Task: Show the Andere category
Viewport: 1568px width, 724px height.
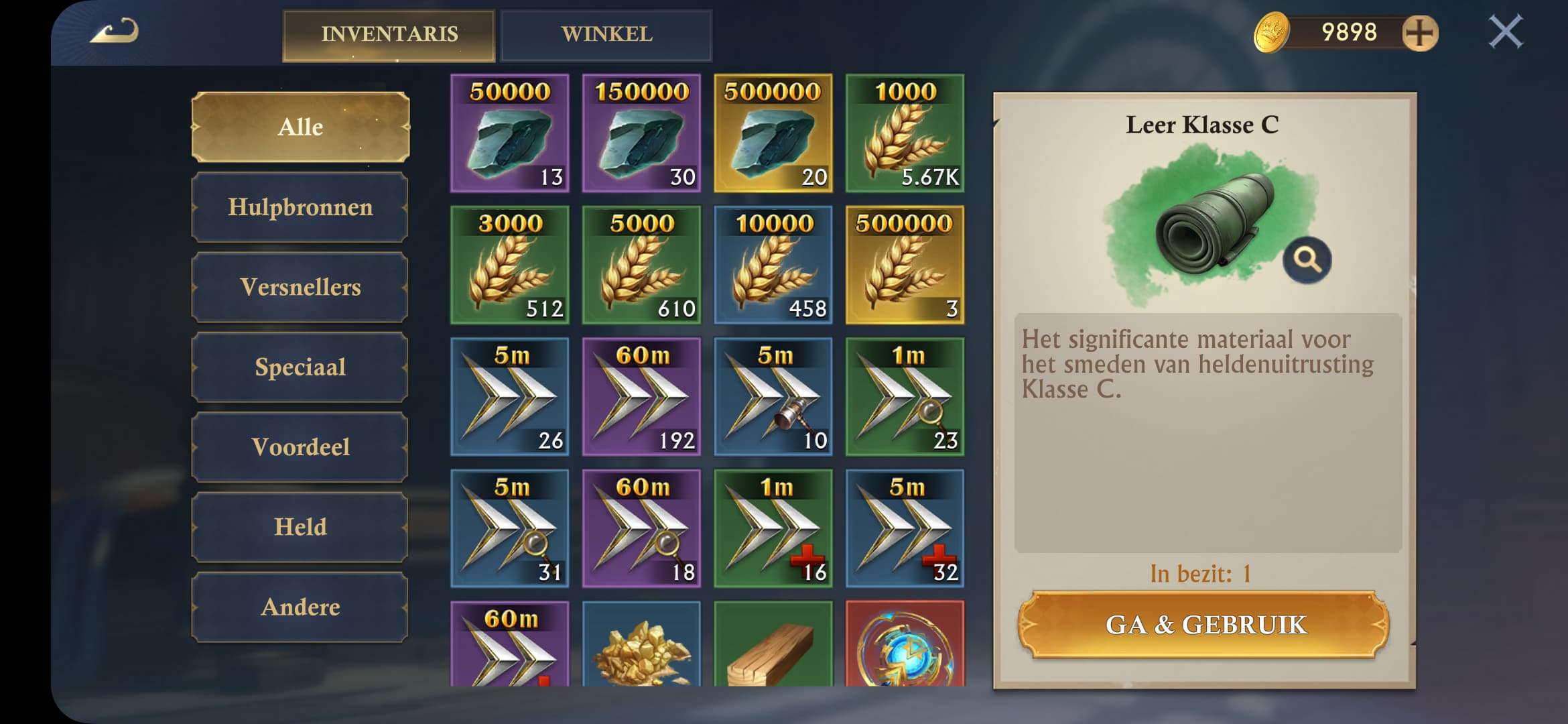Action: [x=300, y=607]
